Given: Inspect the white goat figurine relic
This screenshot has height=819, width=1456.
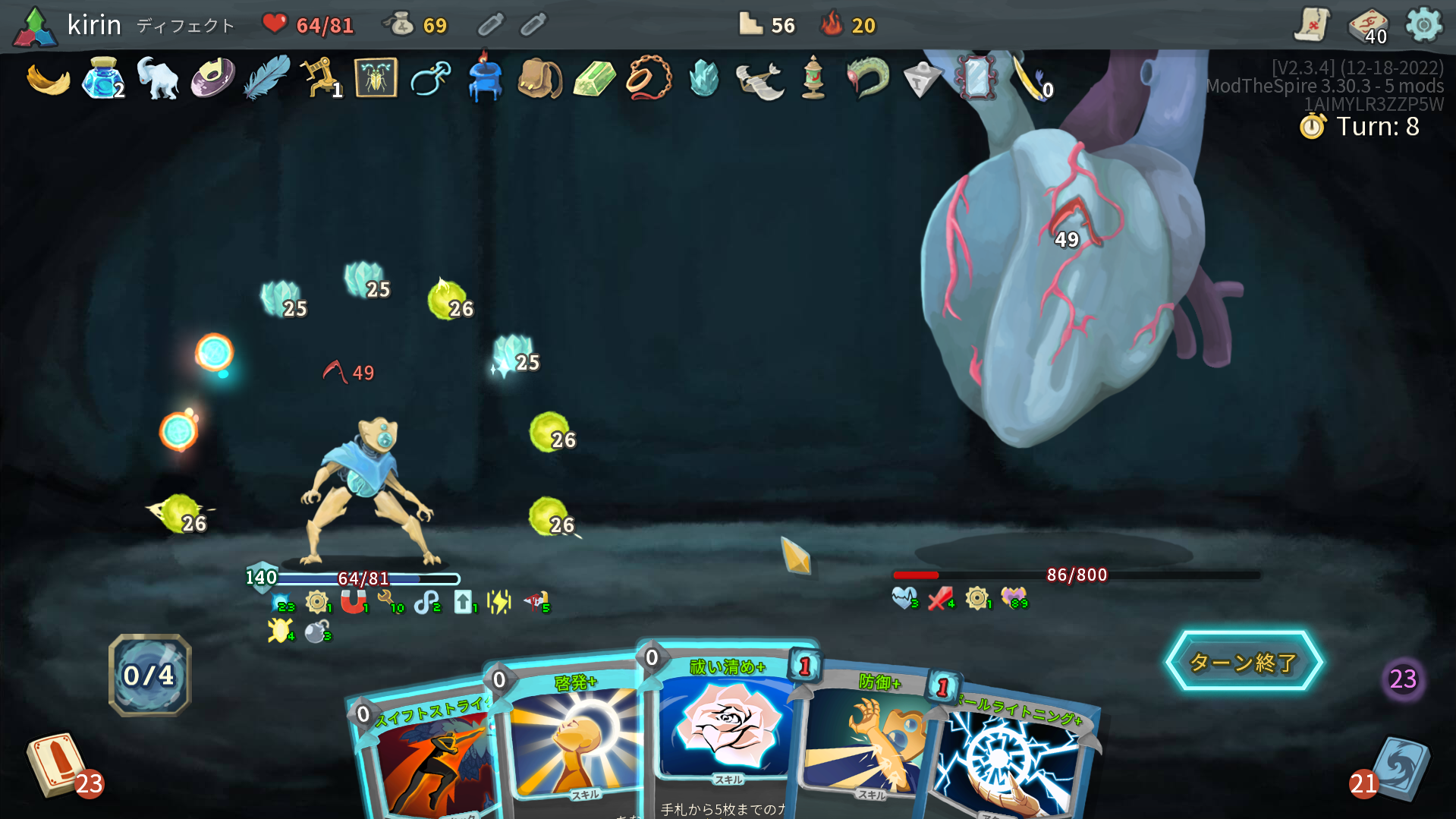Looking at the screenshot, I should pyautogui.click(x=157, y=78).
